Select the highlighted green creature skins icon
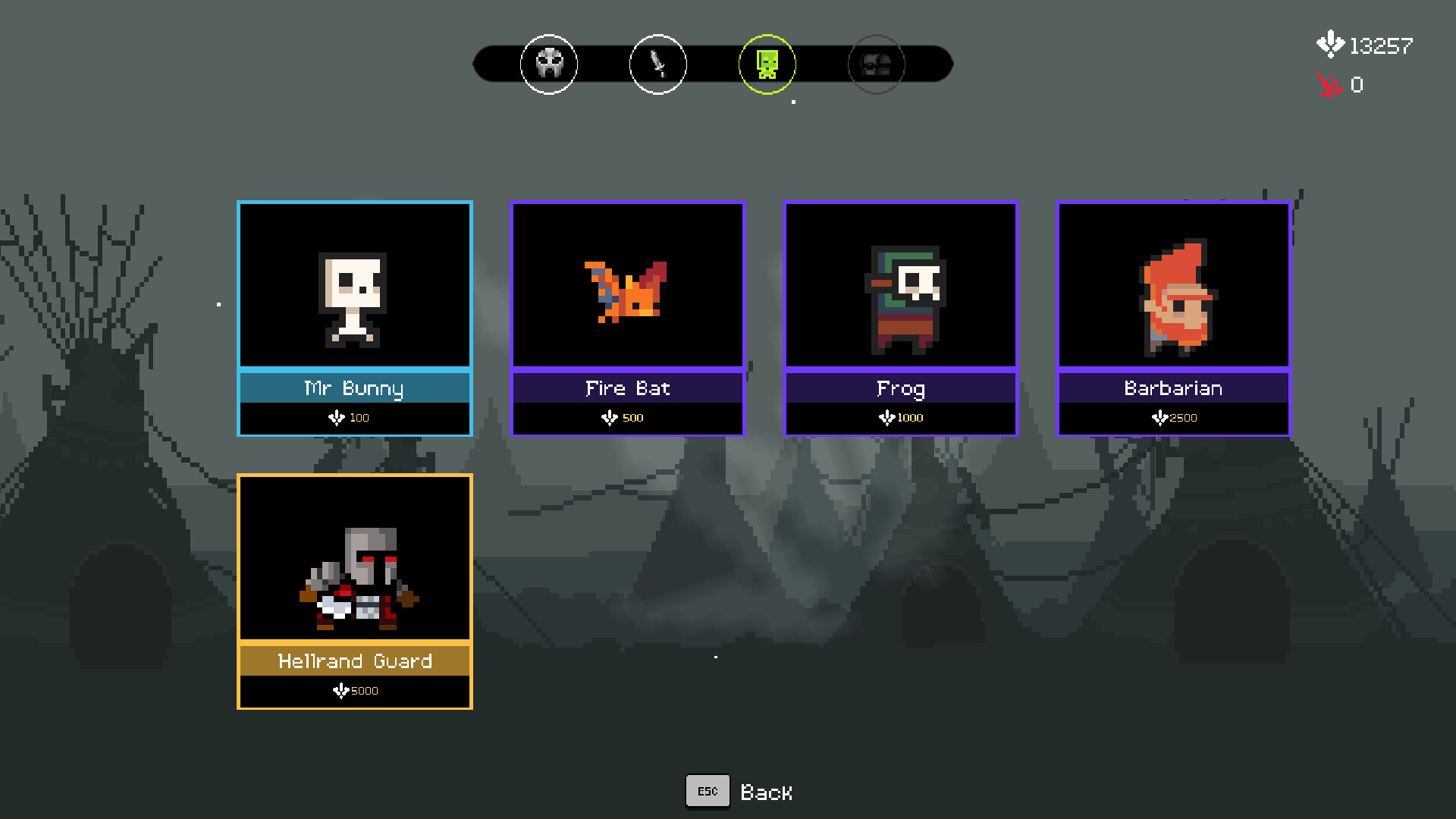 point(767,64)
